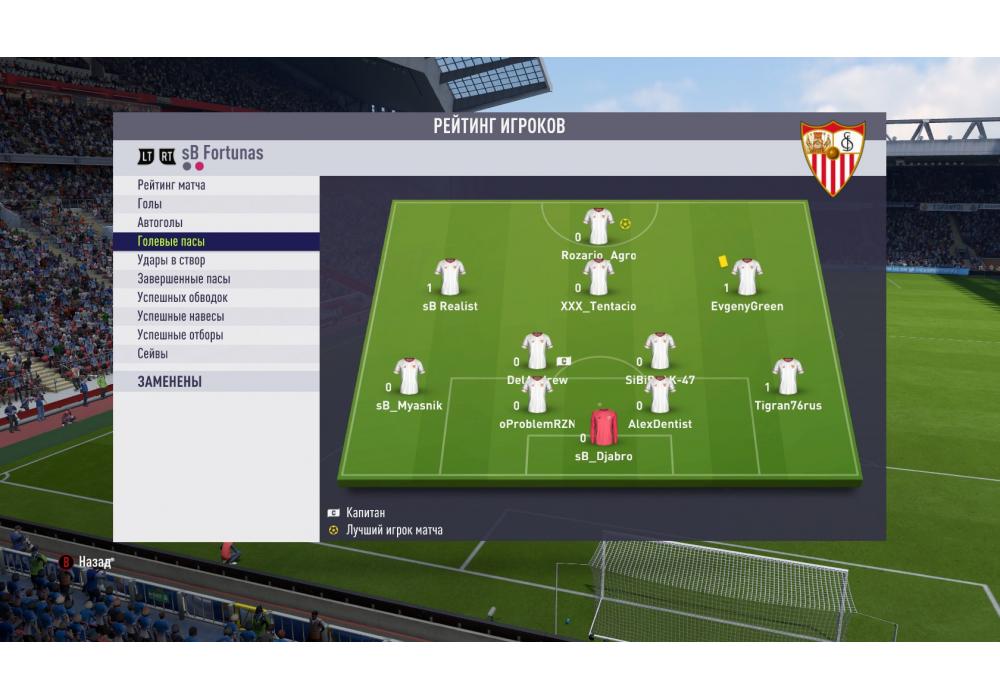
Task: Choose player XXX_Tentacio on the pitch
Action: click(598, 278)
